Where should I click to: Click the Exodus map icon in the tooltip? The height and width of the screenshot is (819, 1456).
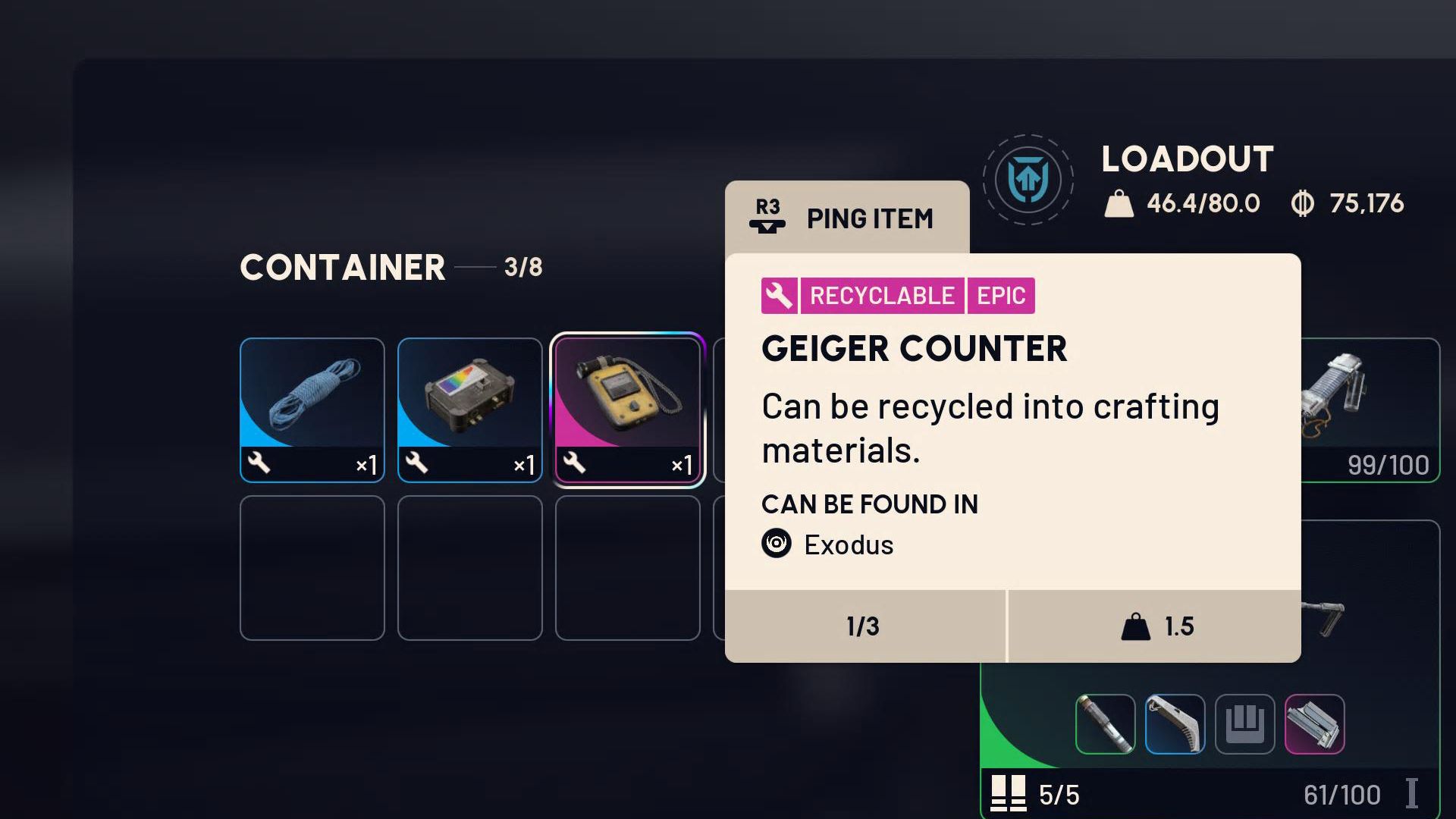(x=776, y=544)
